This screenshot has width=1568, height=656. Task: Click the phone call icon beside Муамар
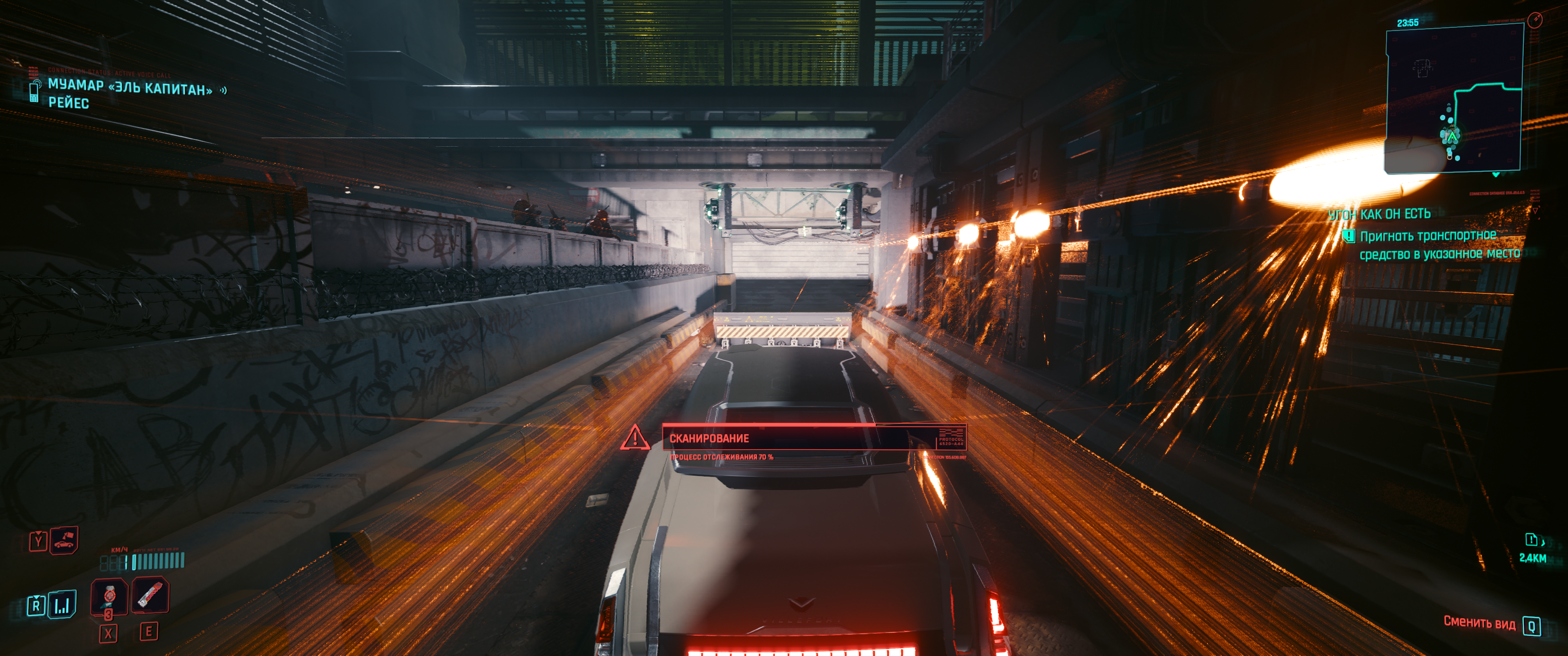(35, 91)
